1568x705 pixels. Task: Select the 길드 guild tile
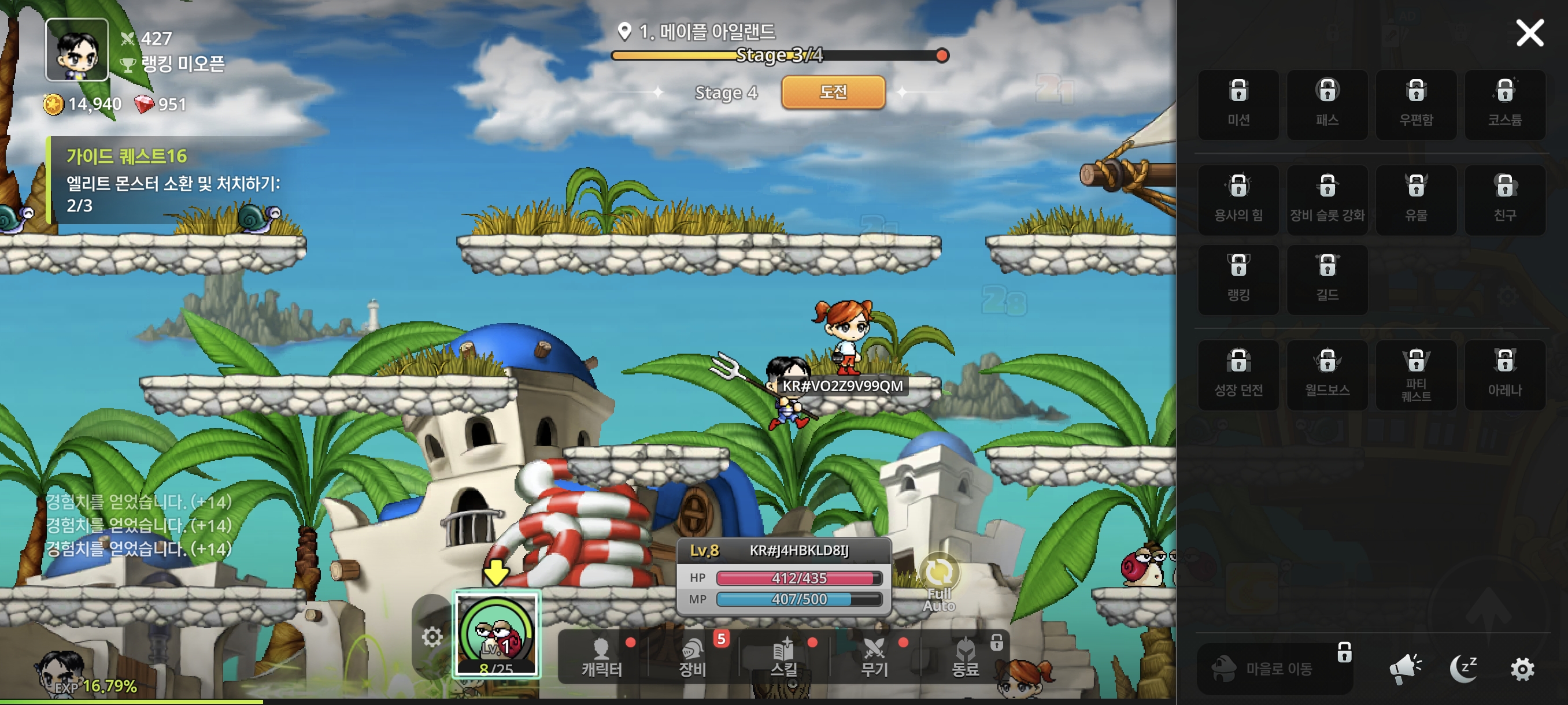tap(1327, 280)
